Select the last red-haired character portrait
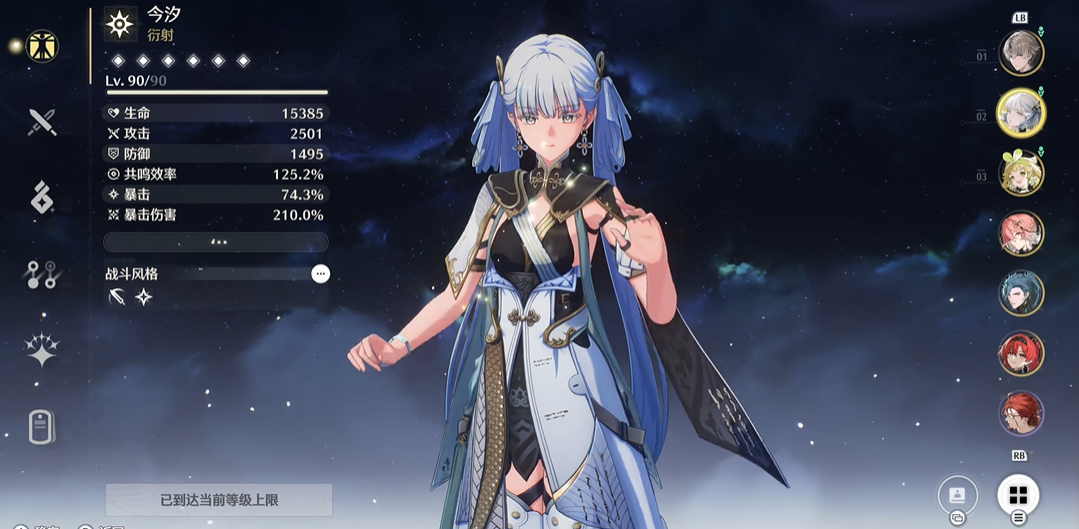The width and height of the screenshot is (1079, 529). pyautogui.click(x=1021, y=413)
